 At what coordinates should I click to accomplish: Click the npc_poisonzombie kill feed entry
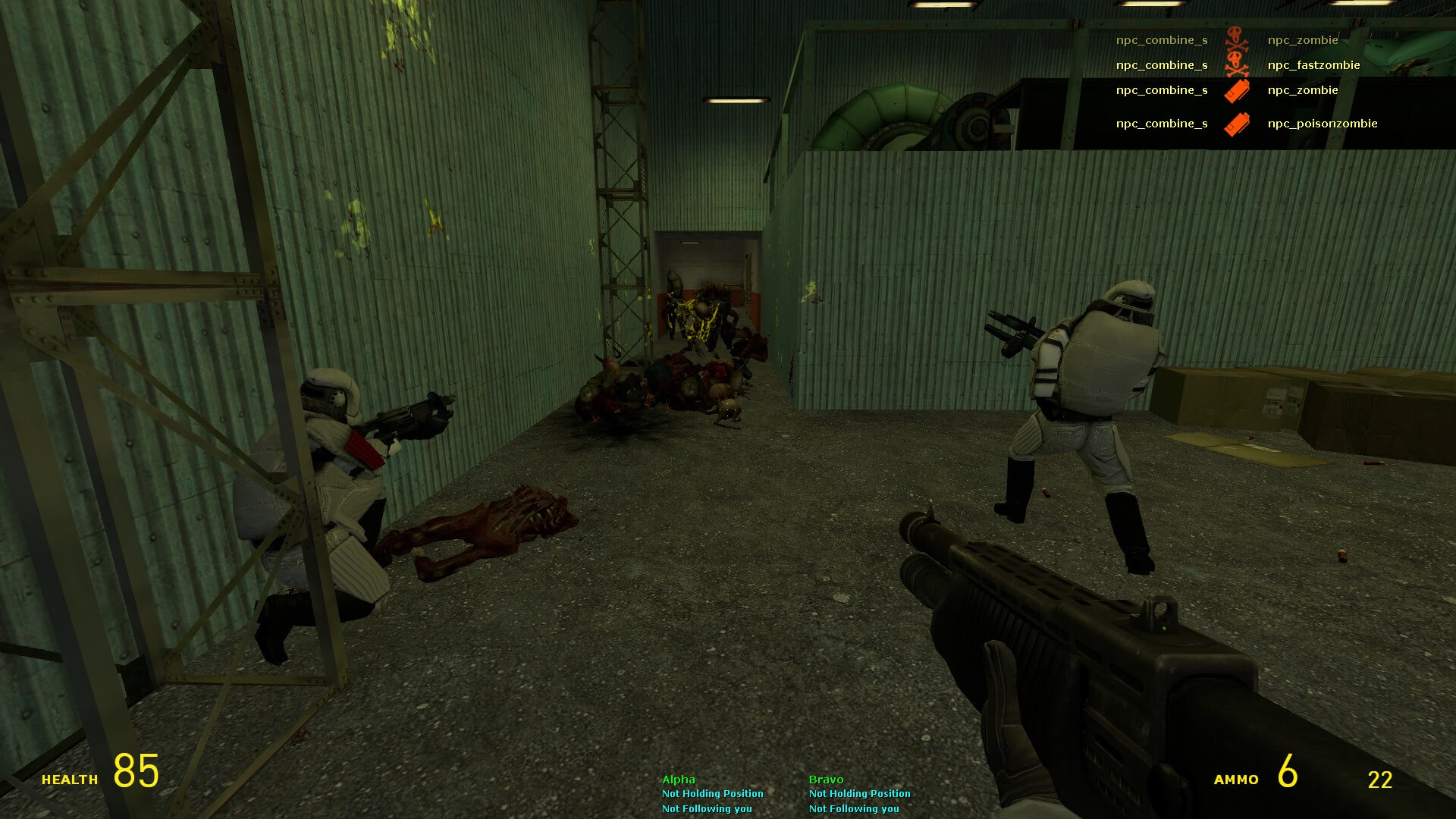1322,124
